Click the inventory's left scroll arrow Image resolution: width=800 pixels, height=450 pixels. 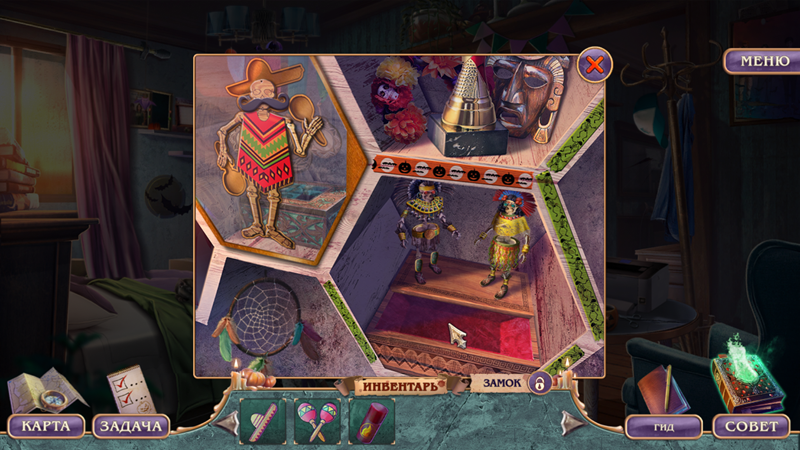pos(226,421)
